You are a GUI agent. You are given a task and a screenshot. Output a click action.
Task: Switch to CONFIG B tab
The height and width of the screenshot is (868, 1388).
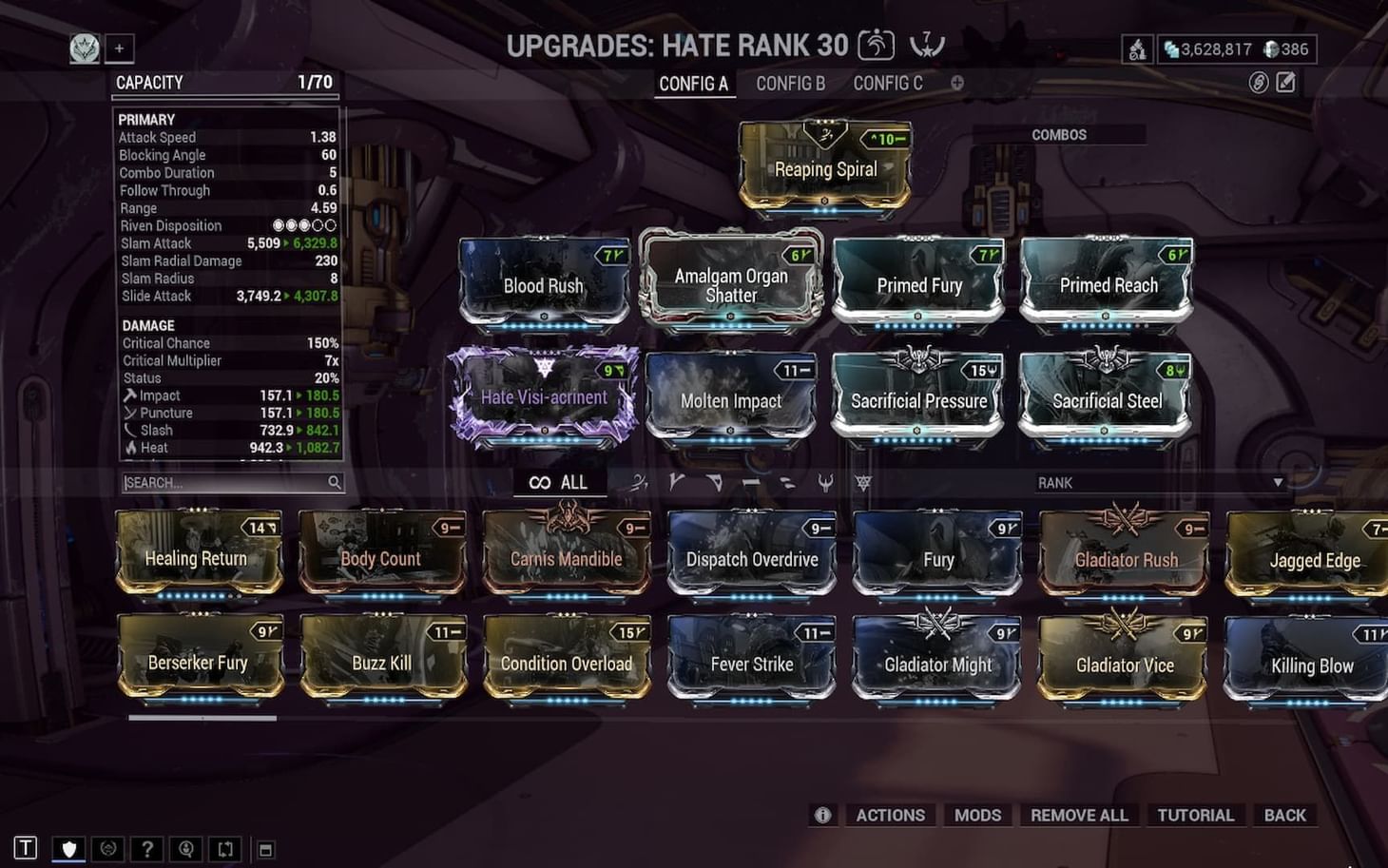790,83
